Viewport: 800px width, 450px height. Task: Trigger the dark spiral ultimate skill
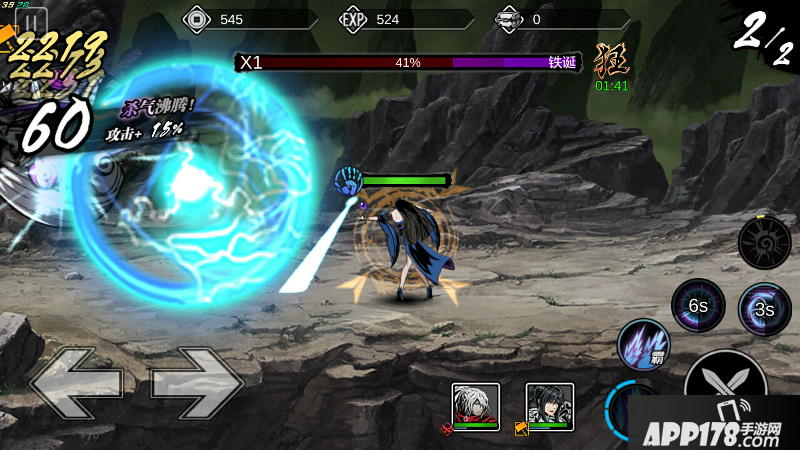pyautogui.click(x=764, y=241)
